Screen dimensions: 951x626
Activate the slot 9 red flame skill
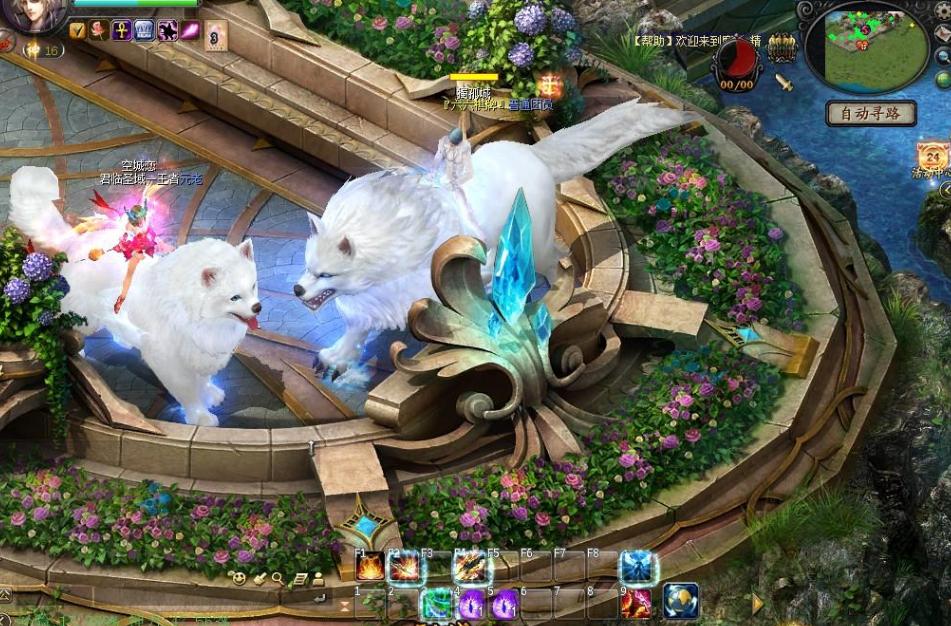636,603
